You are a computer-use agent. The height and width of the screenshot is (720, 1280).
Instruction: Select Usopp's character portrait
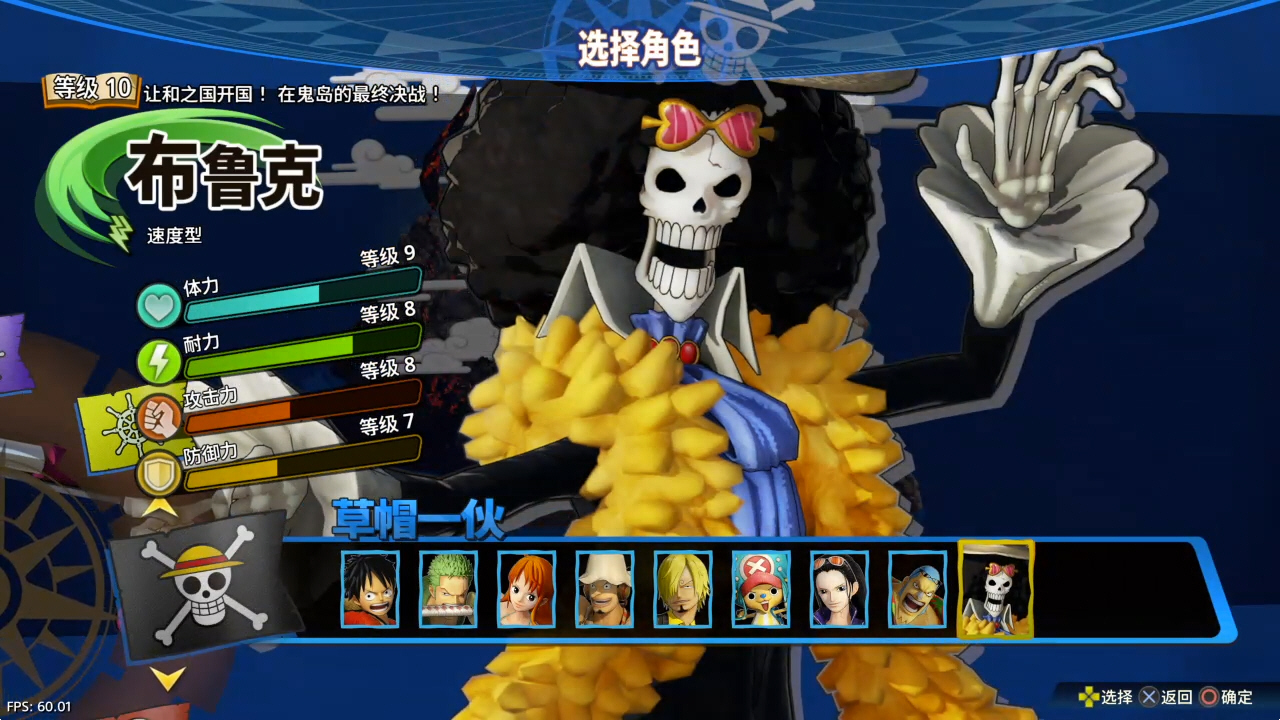tap(605, 590)
